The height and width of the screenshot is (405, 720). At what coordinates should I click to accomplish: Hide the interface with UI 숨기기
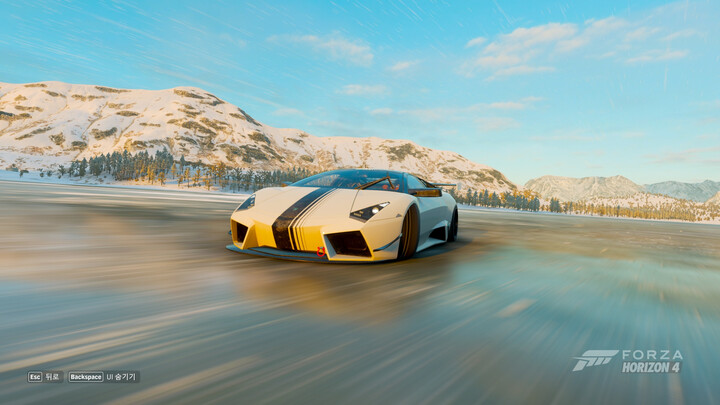104,377
